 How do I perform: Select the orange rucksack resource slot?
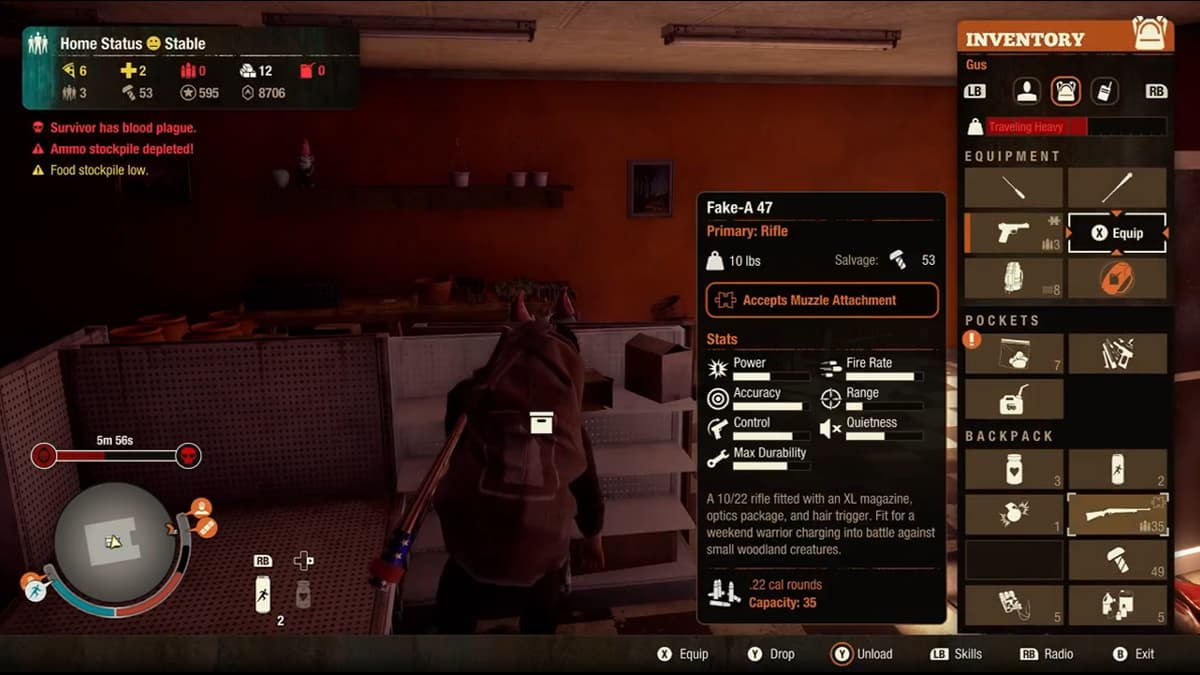pyautogui.click(x=1117, y=278)
